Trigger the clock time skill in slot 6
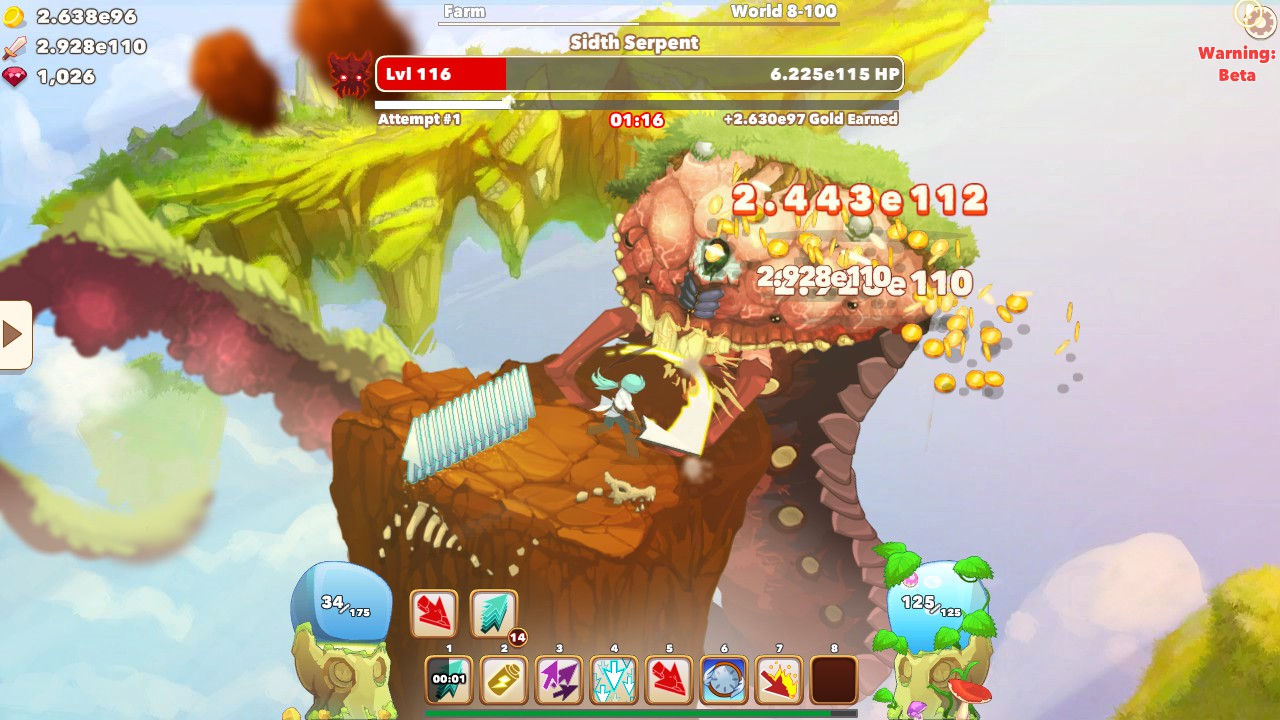Screen dimensions: 1280x720 (723, 679)
